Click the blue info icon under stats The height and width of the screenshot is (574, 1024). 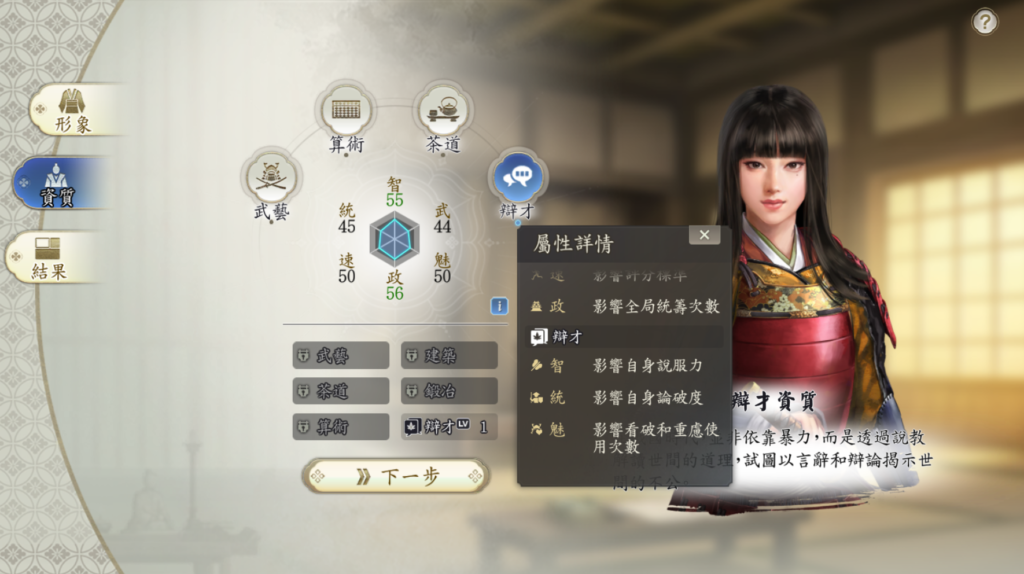click(499, 306)
